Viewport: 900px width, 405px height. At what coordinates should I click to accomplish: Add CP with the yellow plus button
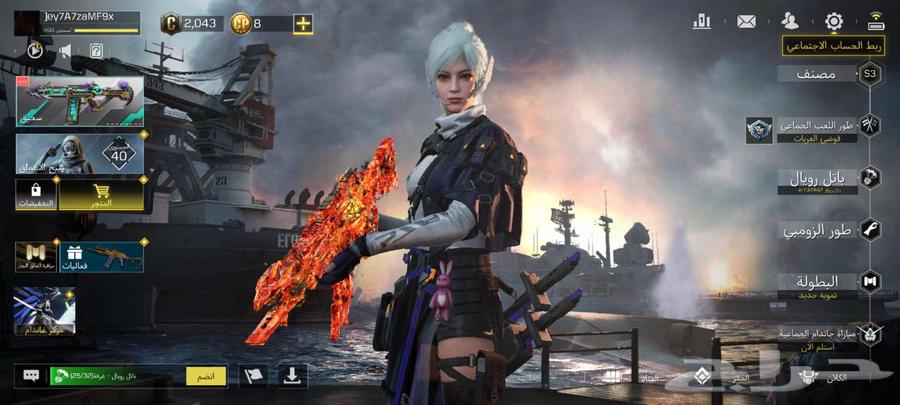click(303, 23)
